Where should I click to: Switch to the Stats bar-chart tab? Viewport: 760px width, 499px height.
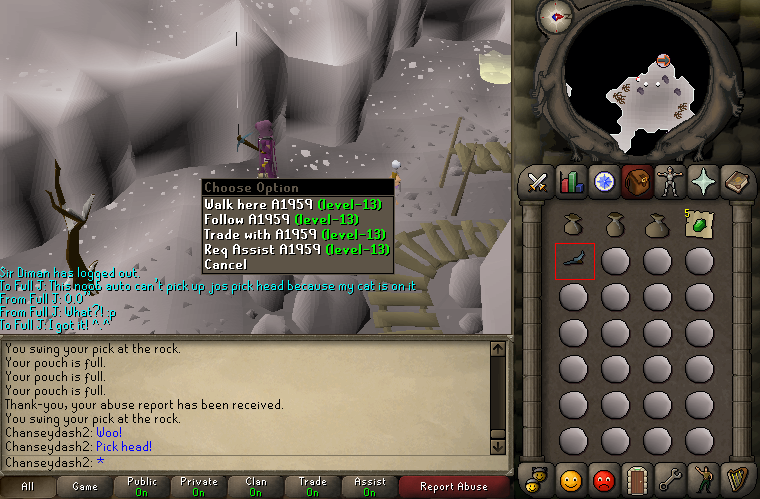[571, 181]
